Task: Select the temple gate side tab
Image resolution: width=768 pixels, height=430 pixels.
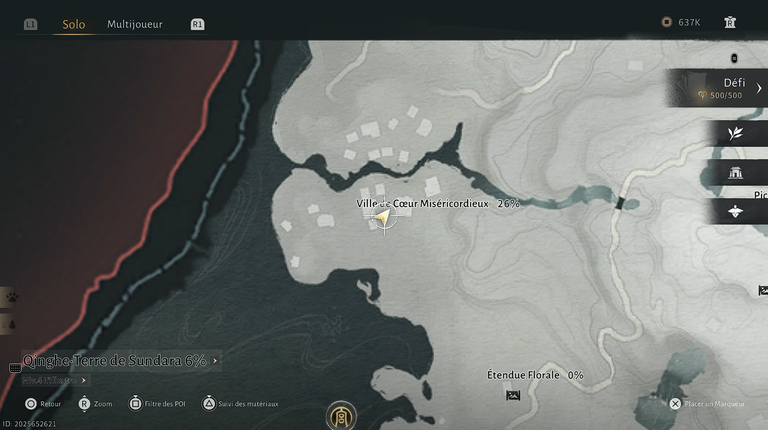Action: click(737, 172)
